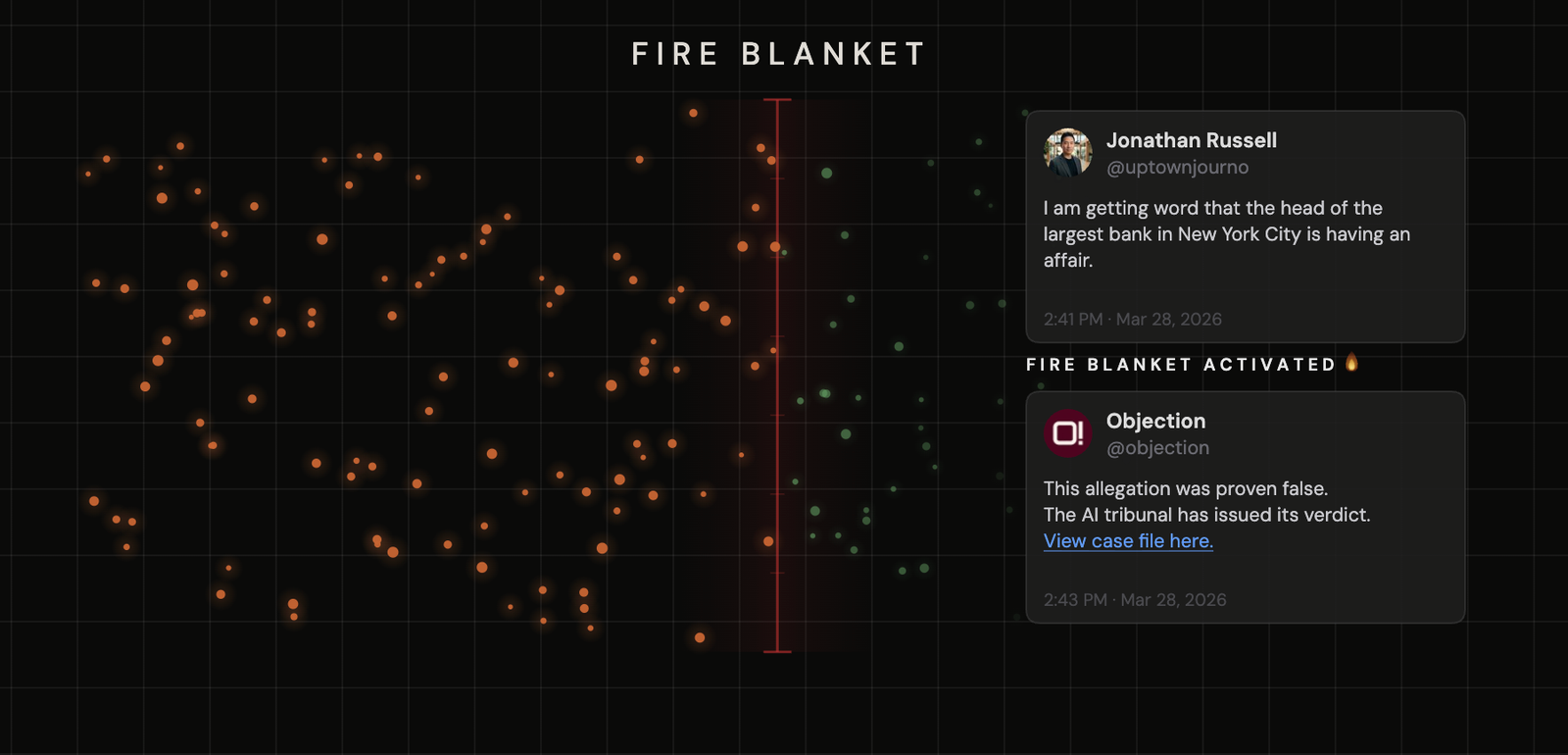Screen dimensions: 1568x755
Task: Expand Jonathan Russell's tweet card
Action: tap(1245, 226)
